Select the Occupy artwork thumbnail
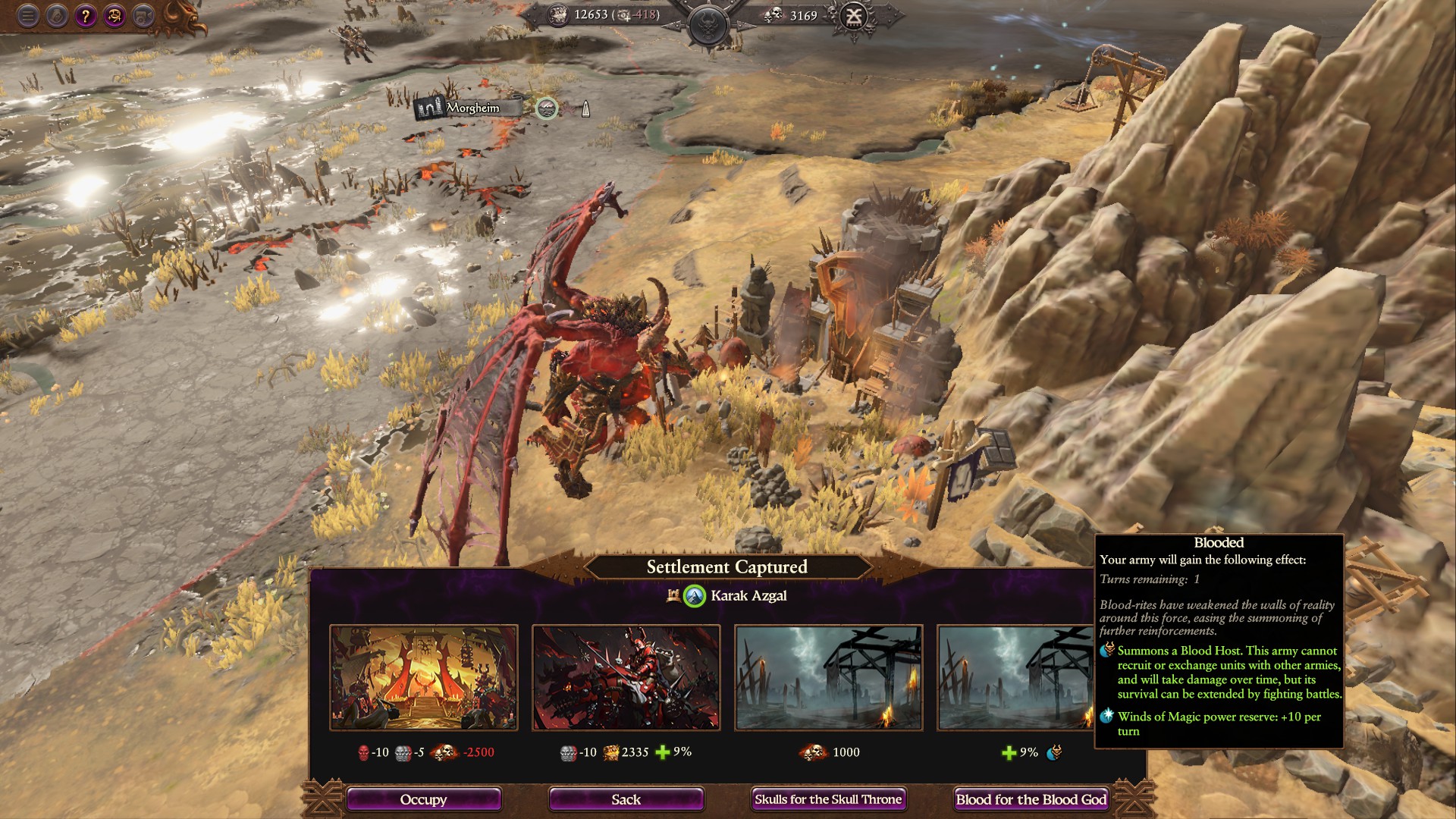Viewport: 1456px width, 819px height. click(424, 677)
